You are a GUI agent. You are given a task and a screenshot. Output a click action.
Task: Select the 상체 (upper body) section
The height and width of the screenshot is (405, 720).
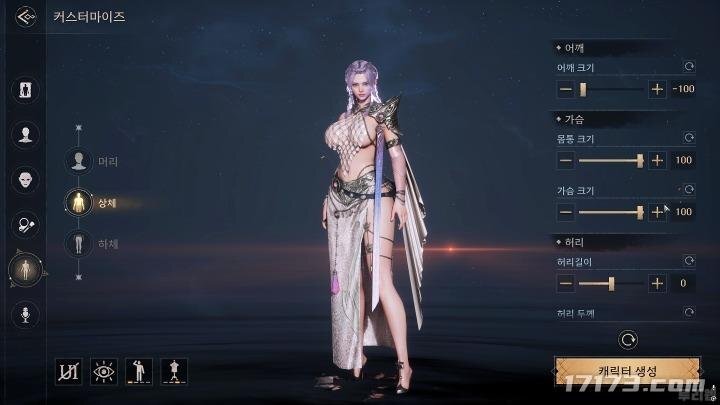point(77,202)
